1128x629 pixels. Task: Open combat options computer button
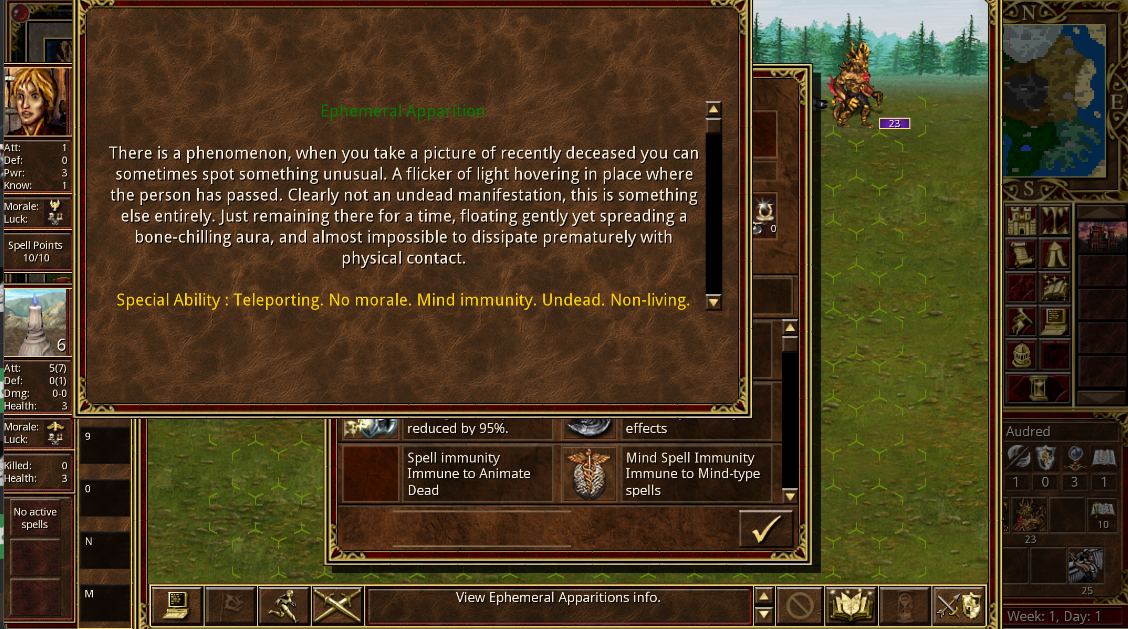pyautogui.click(x=176, y=604)
